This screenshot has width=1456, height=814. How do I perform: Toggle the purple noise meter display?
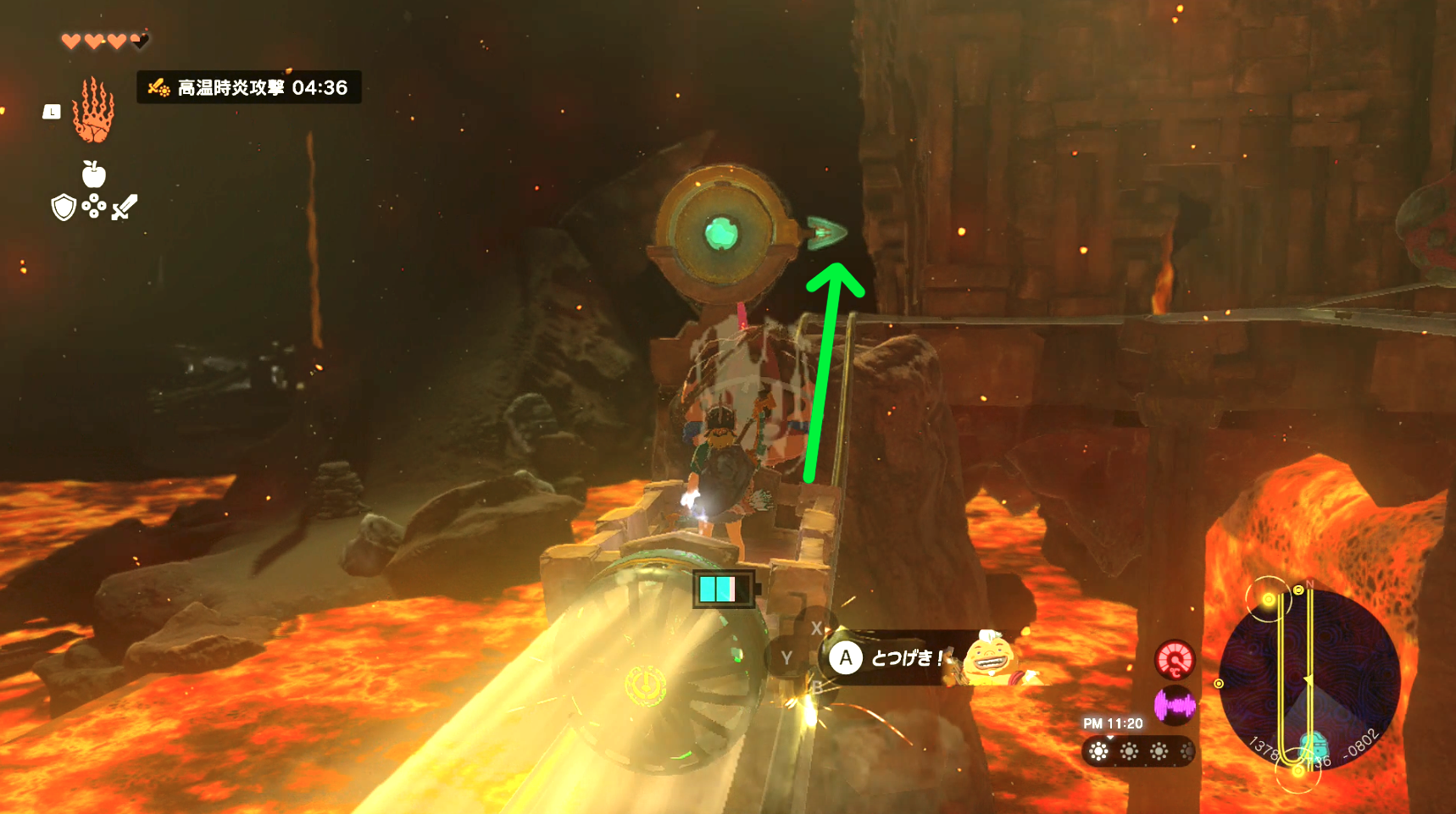[1175, 705]
